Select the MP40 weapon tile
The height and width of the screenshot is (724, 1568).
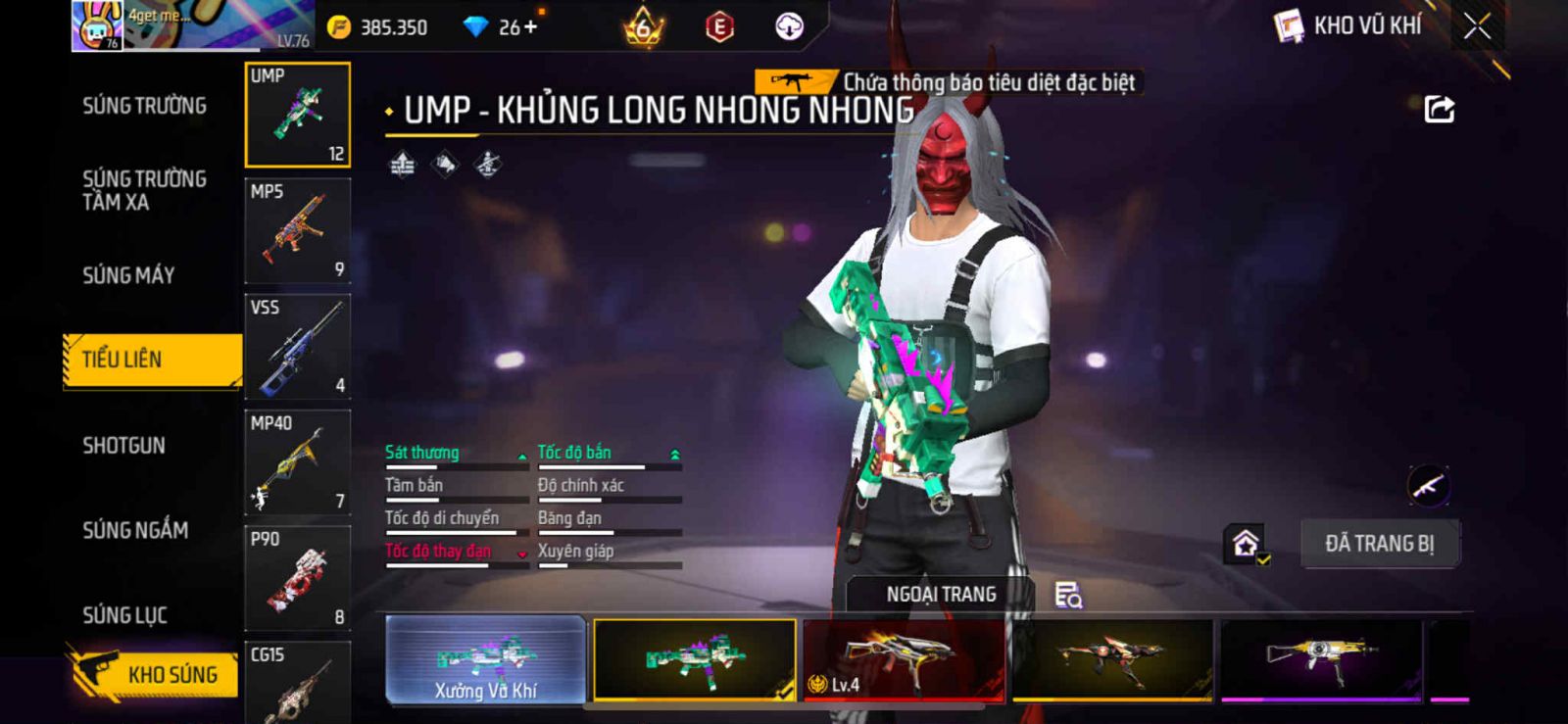coord(297,462)
